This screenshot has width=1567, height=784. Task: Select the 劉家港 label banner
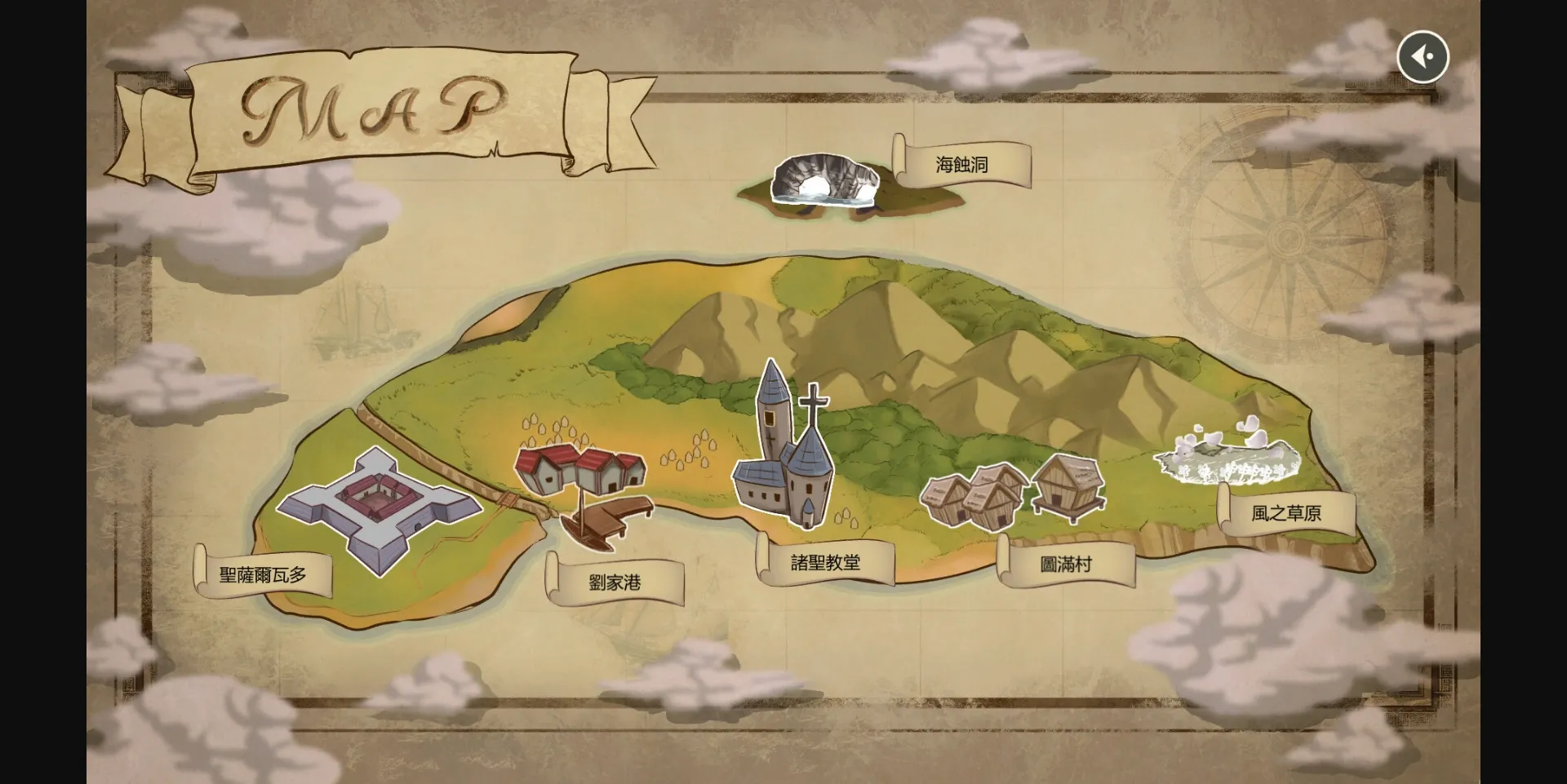(x=616, y=583)
